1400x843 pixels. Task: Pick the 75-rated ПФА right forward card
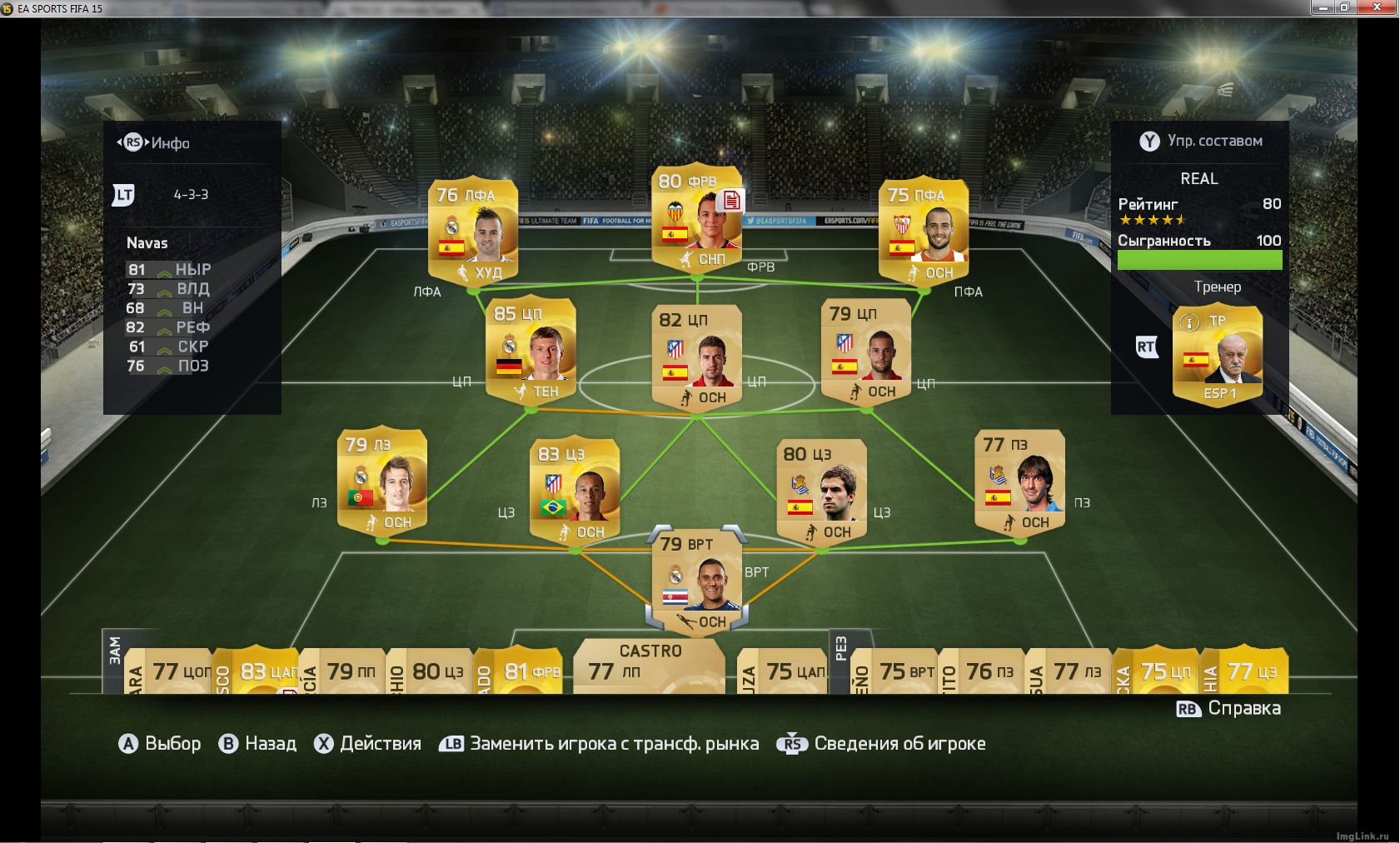(x=923, y=231)
